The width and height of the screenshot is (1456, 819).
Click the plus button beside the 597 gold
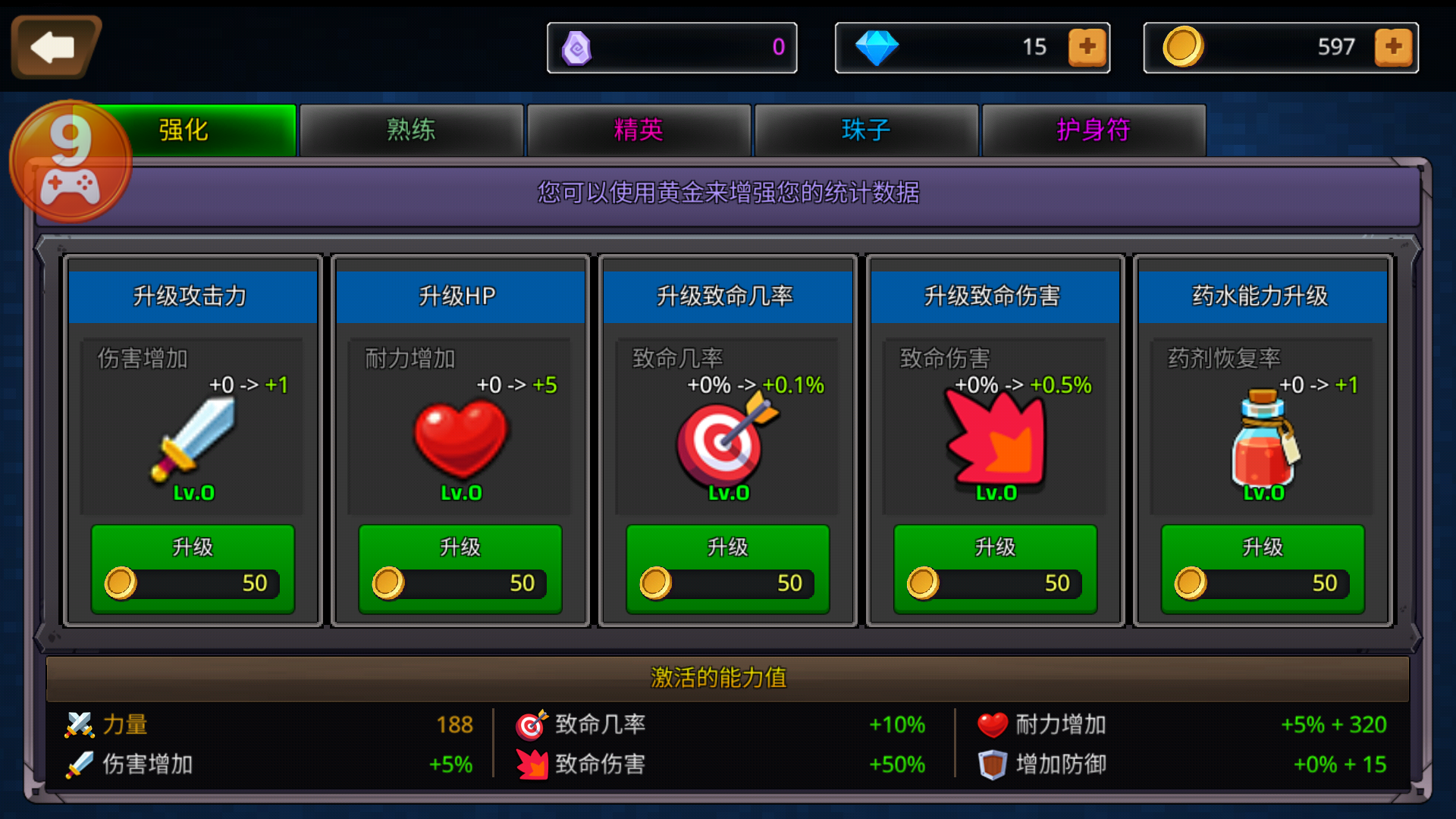1395,47
